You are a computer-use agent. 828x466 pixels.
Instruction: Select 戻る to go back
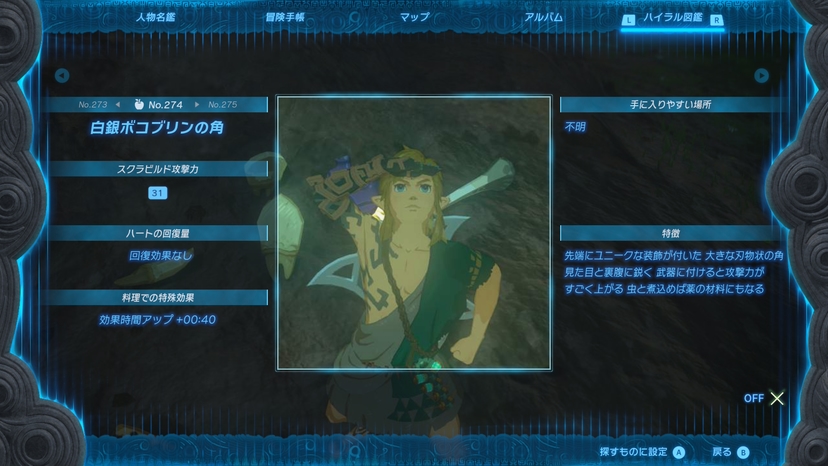728,452
